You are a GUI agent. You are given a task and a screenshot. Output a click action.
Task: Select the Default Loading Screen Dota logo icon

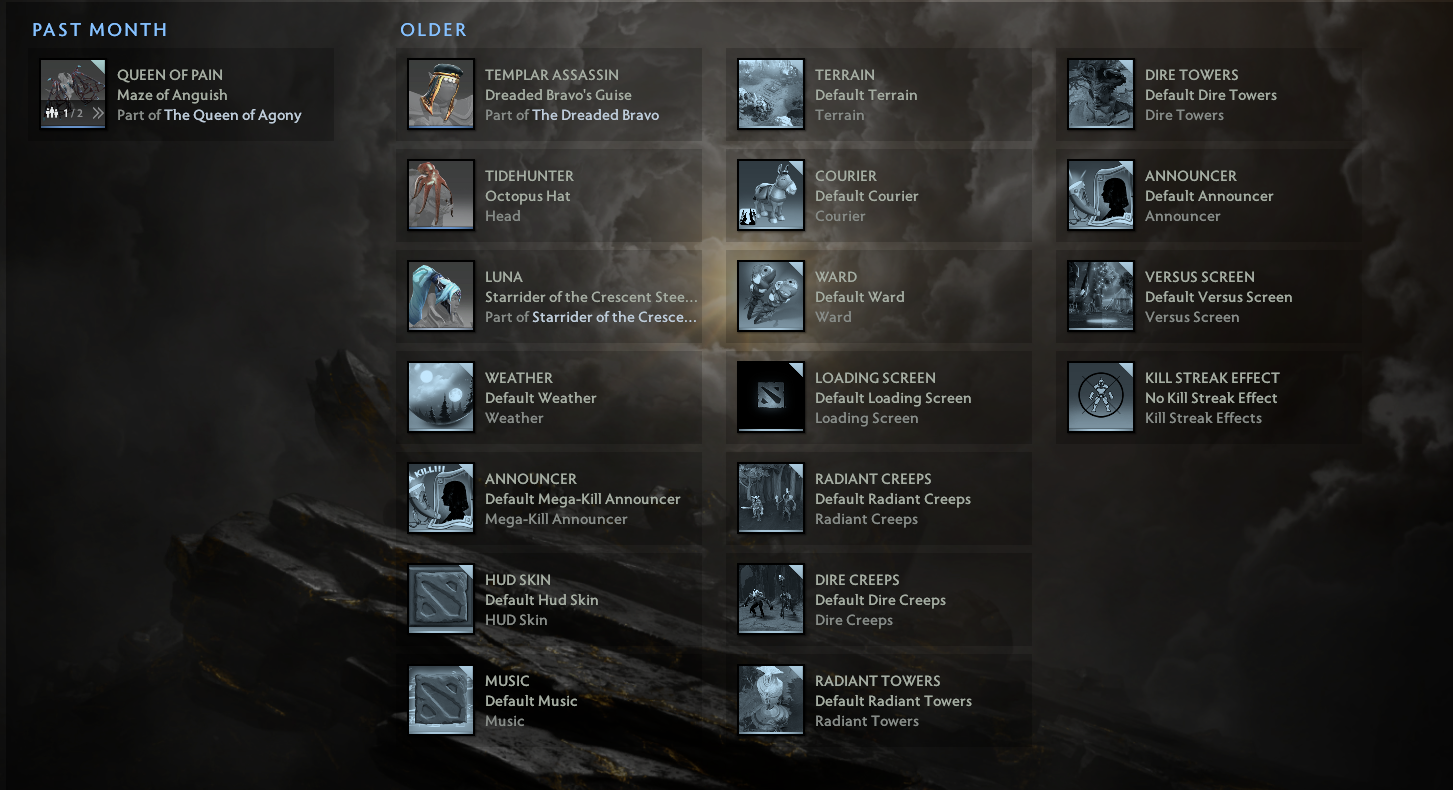point(770,398)
